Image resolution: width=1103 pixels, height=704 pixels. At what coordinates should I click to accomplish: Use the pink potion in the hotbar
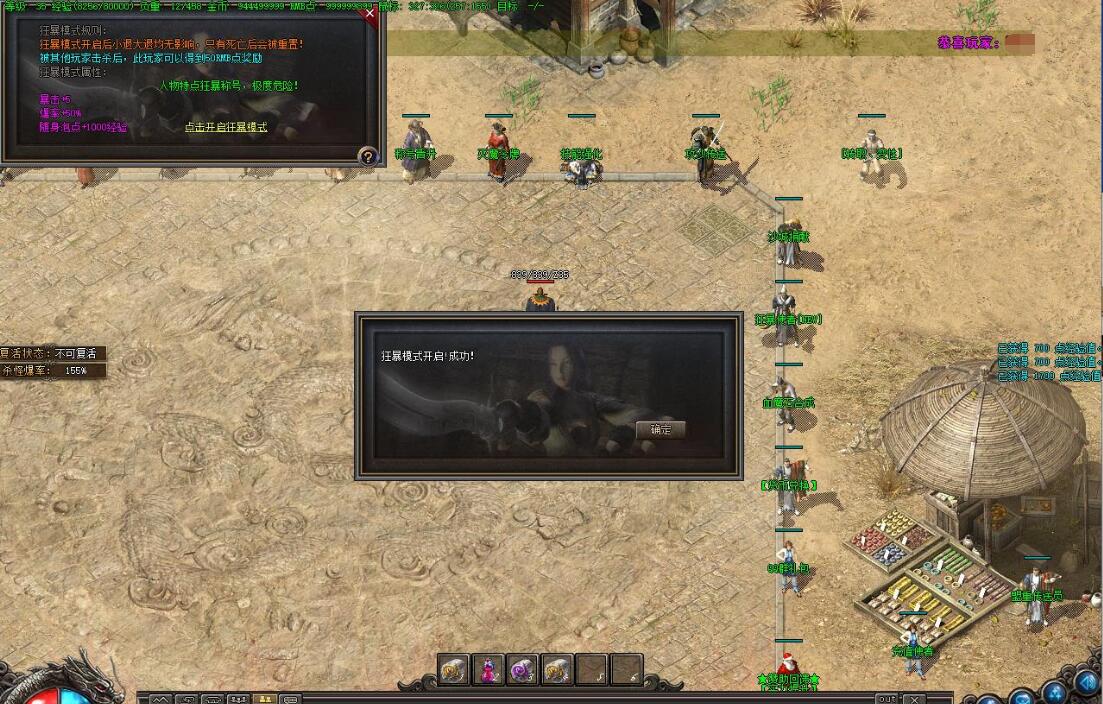pos(488,669)
